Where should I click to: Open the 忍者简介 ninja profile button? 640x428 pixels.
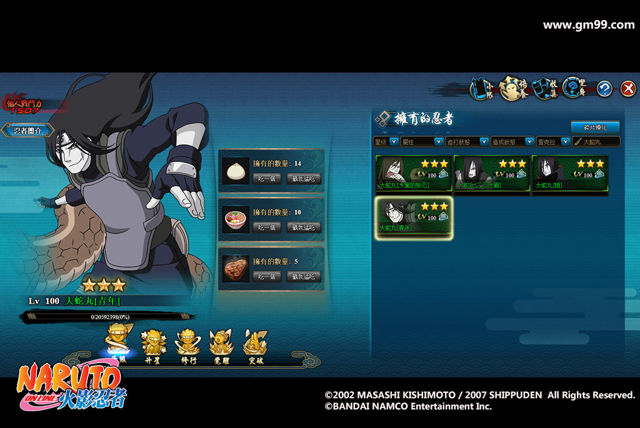click(27, 130)
